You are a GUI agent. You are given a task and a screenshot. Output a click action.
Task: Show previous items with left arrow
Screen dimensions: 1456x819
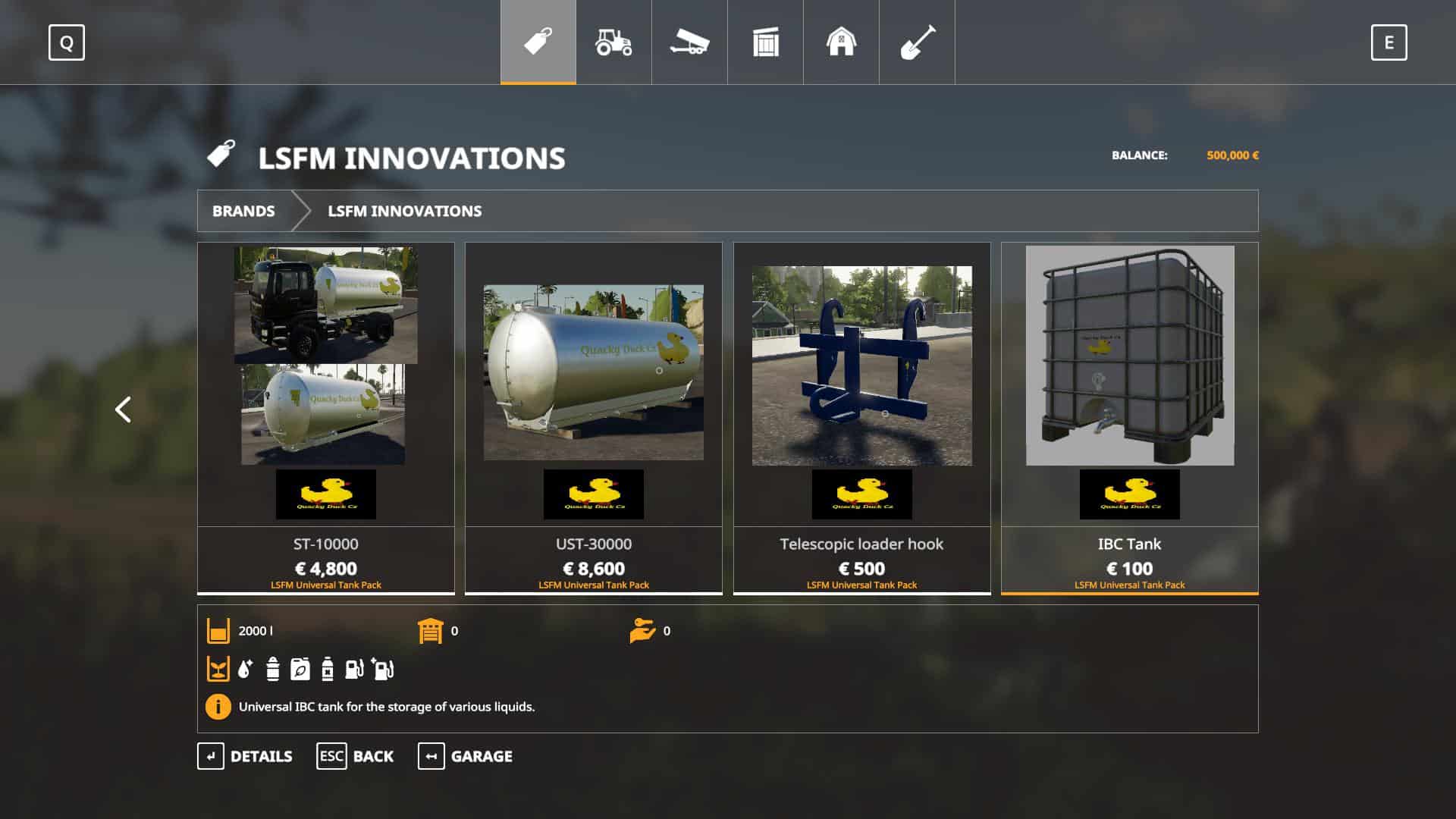click(123, 409)
